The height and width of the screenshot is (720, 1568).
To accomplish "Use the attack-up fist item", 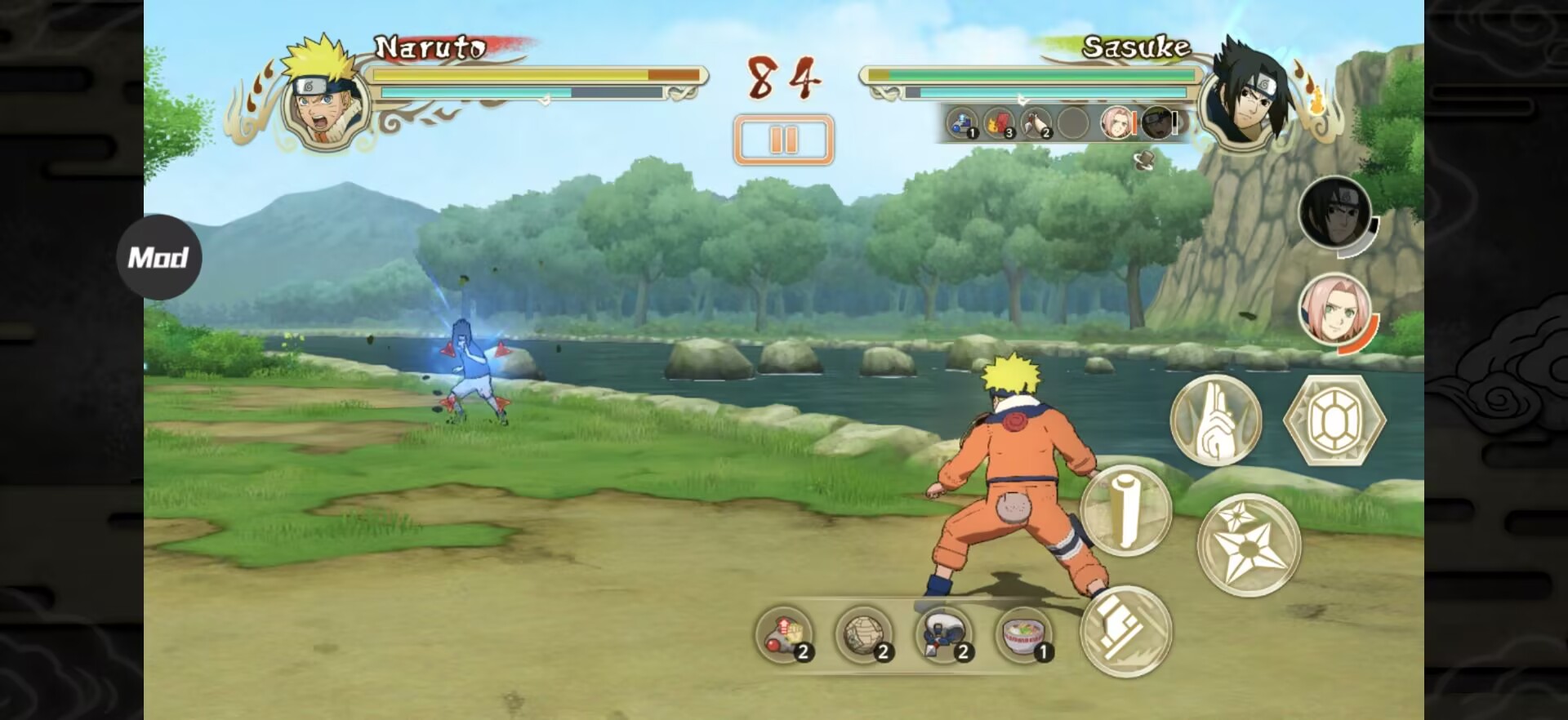I will (x=784, y=634).
